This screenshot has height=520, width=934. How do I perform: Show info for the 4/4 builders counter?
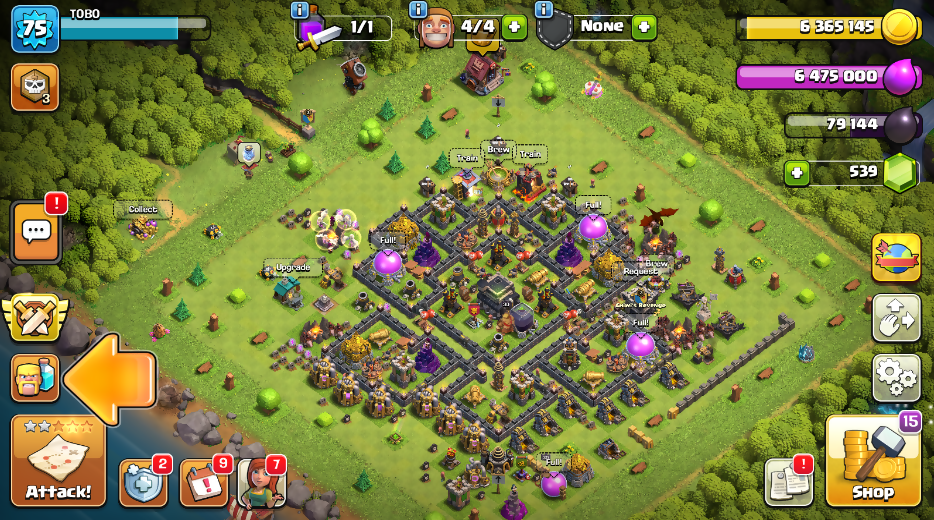pos(419,10)
